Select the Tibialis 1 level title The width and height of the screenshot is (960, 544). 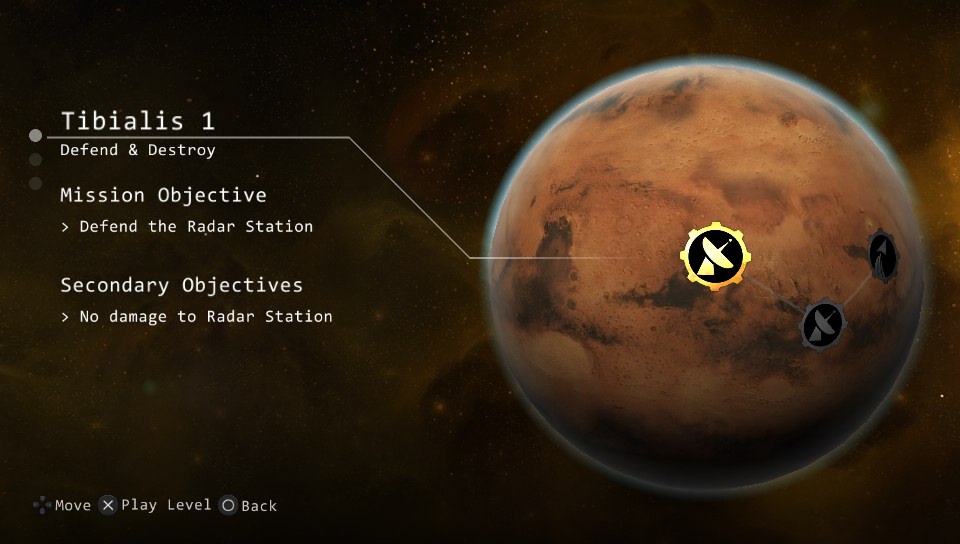138,121
